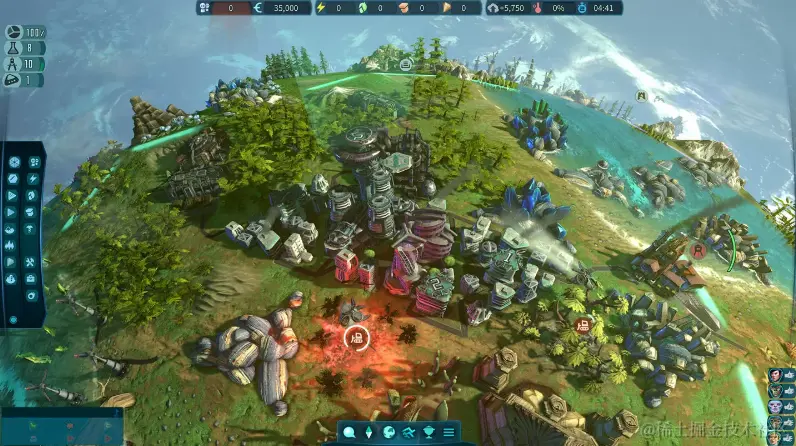796x446 pixels.
Task: Click the burning red alert marker on map
Action: click(x=354, y=338)
